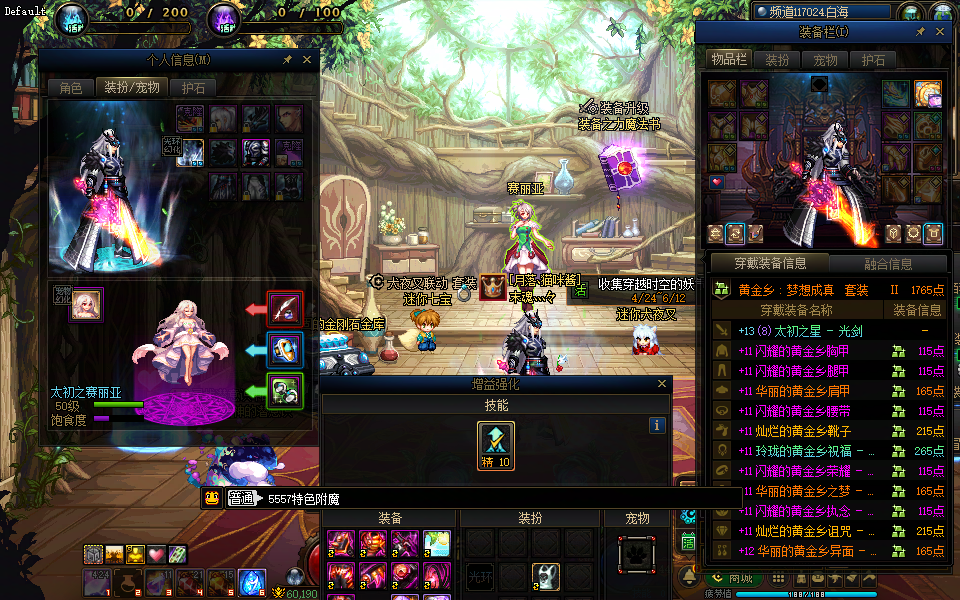Select the 穿戴装备信息 tab
Viewport: 960px width, 600px height.
[x=770, y=265]
